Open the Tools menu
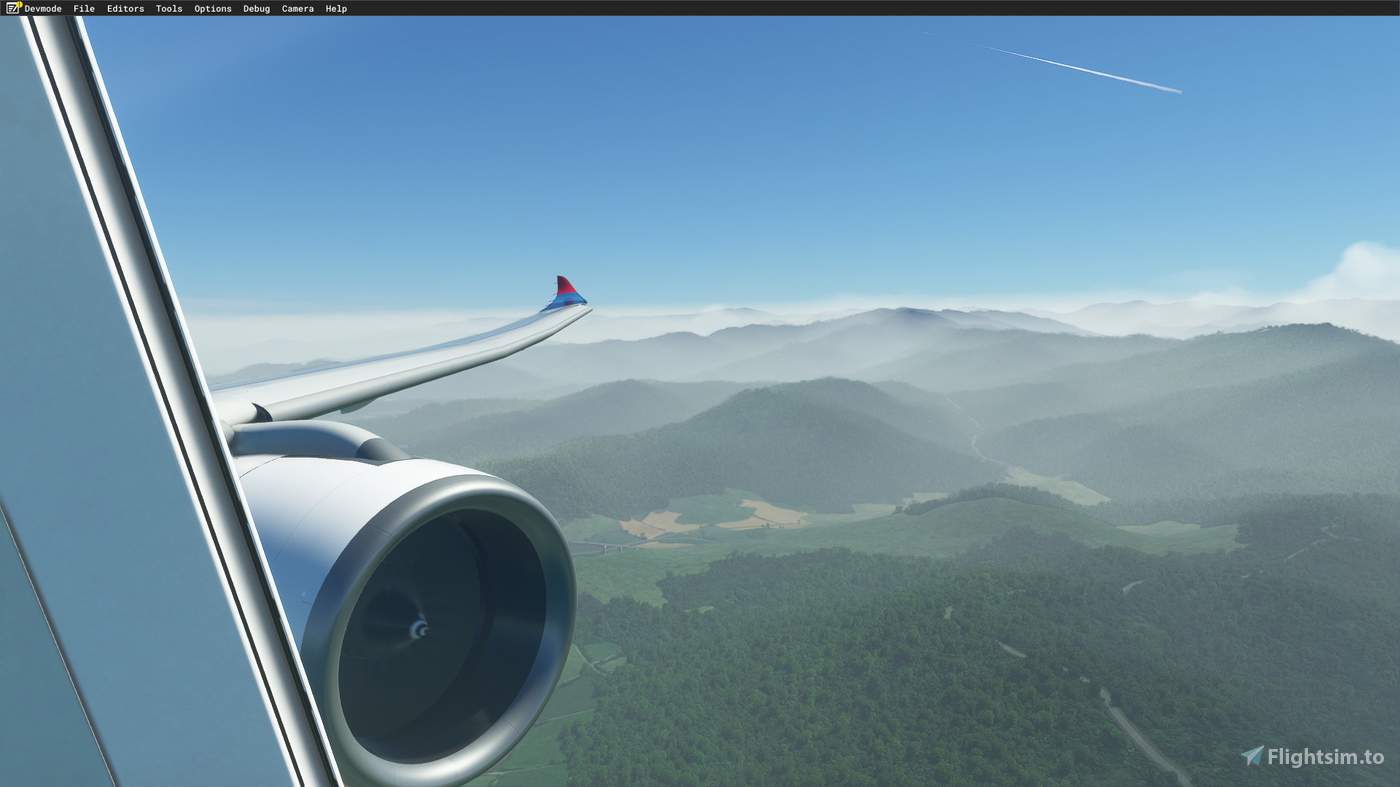1400x787 pixels. [x=168, y=8]
